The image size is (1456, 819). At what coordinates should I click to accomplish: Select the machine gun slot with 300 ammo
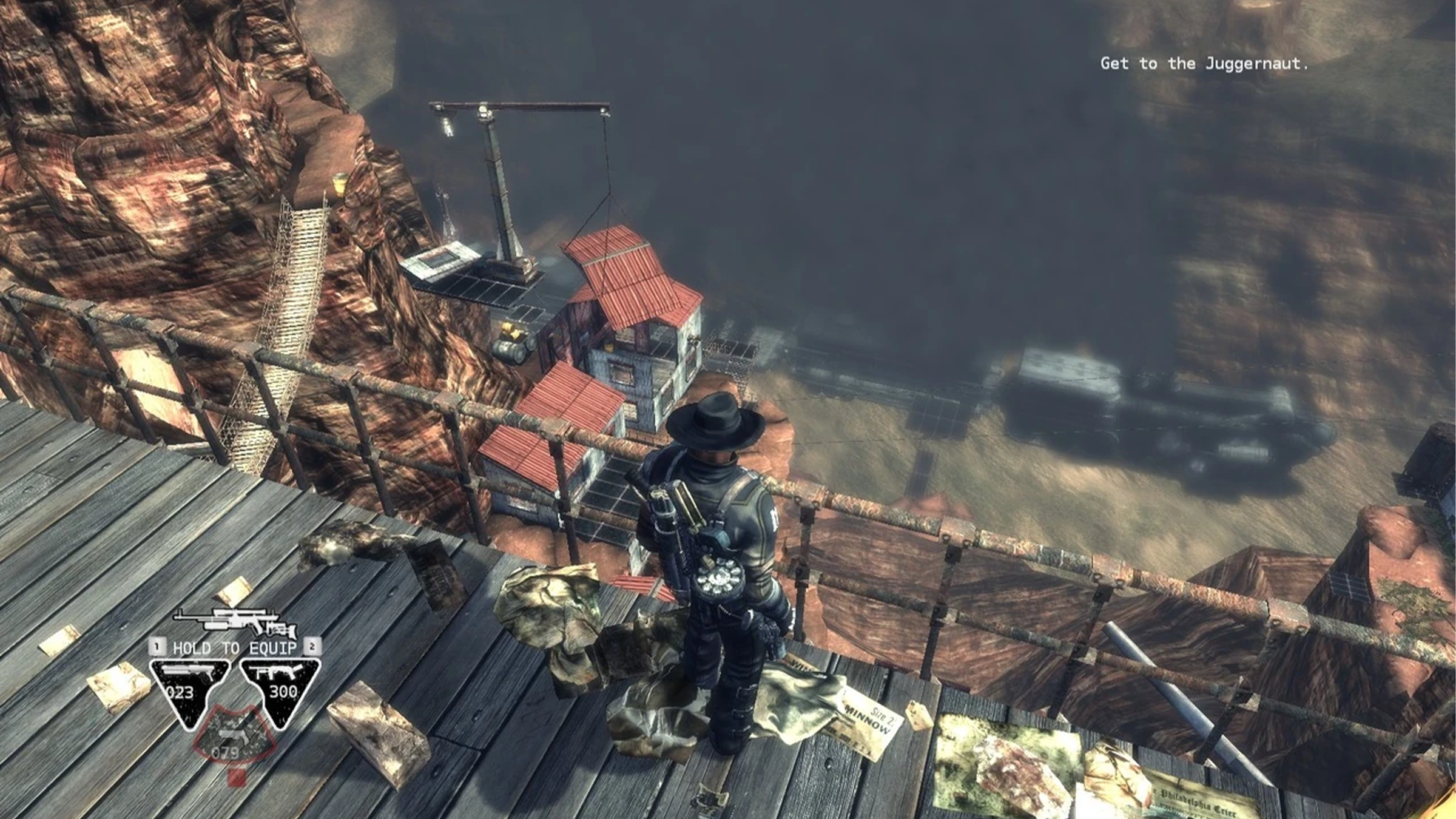tap(279, 689)
